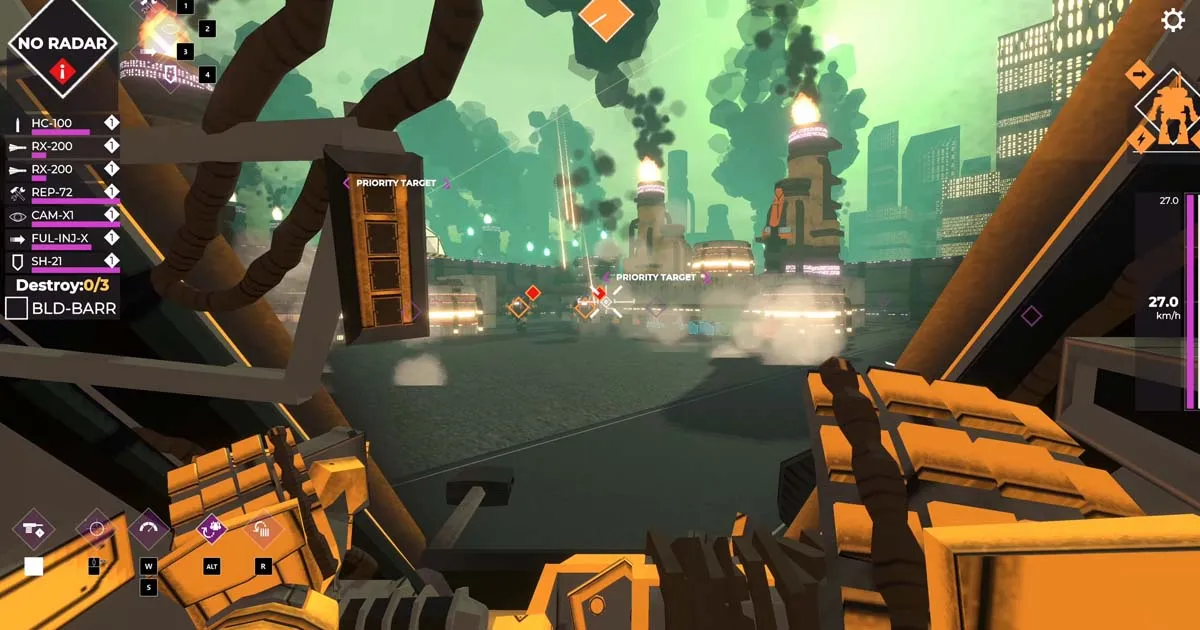Open the mech status silhouette panel

(1171, 110)
